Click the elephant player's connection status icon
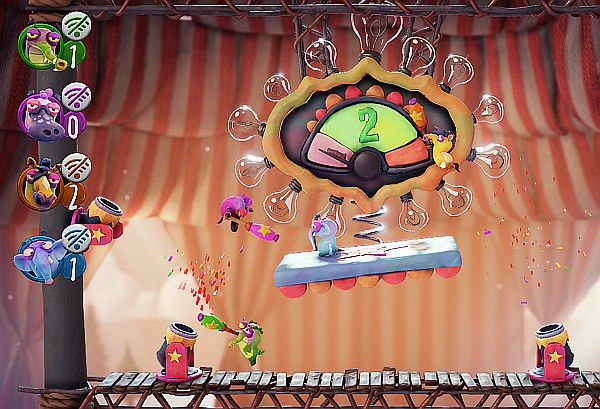The image size is (600, 409). pos(75,238)
